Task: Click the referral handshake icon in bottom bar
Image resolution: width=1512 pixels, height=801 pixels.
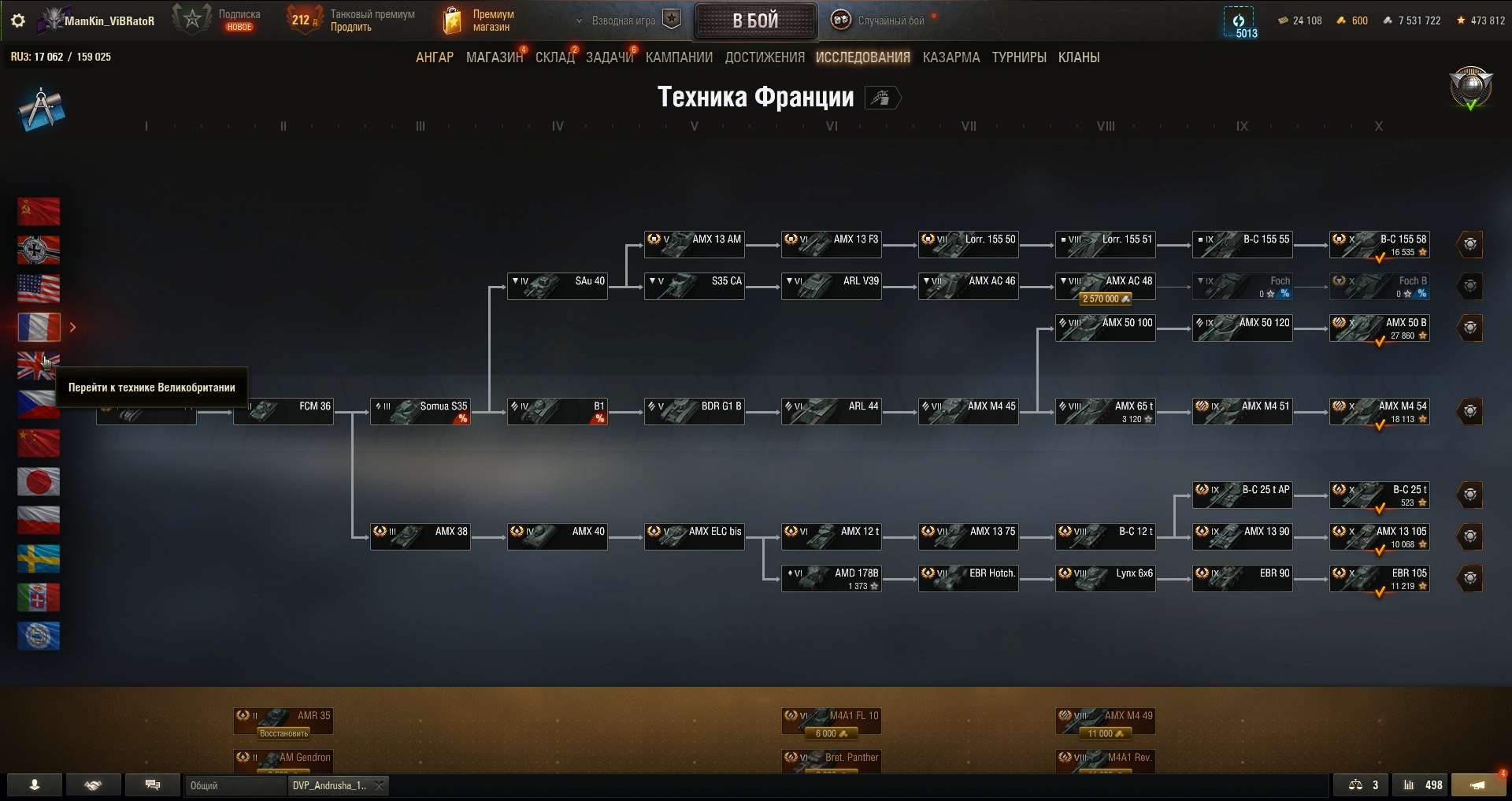Action: (x=94, y=785)
